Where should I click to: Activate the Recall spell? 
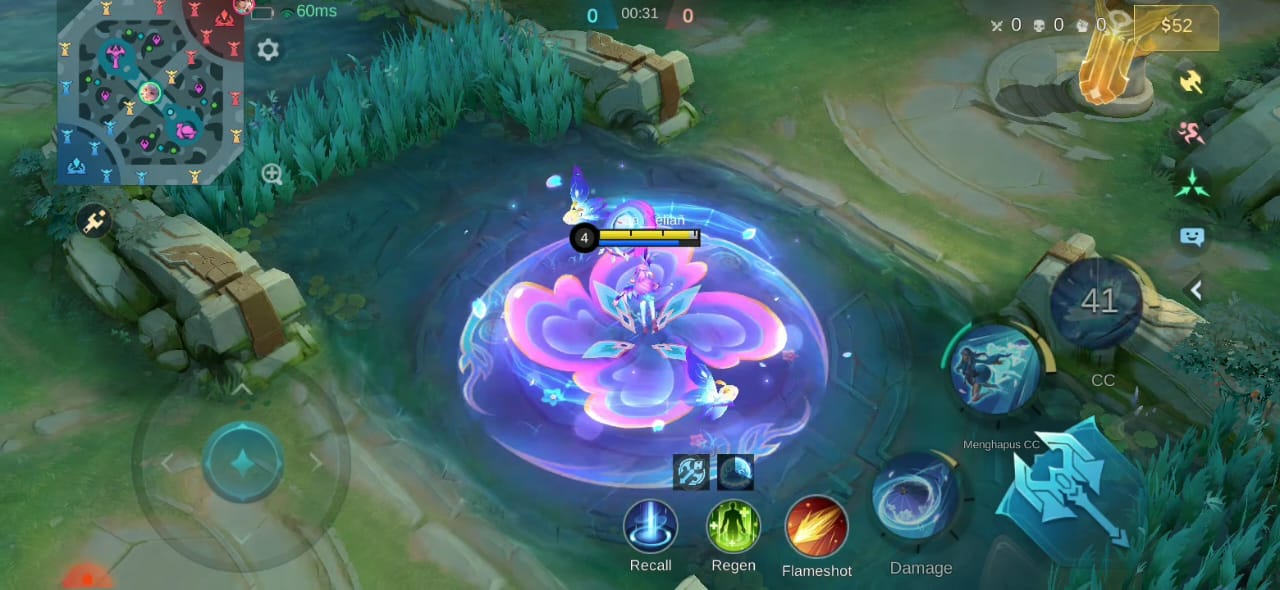pyautogui.click(x=650, y=527)
